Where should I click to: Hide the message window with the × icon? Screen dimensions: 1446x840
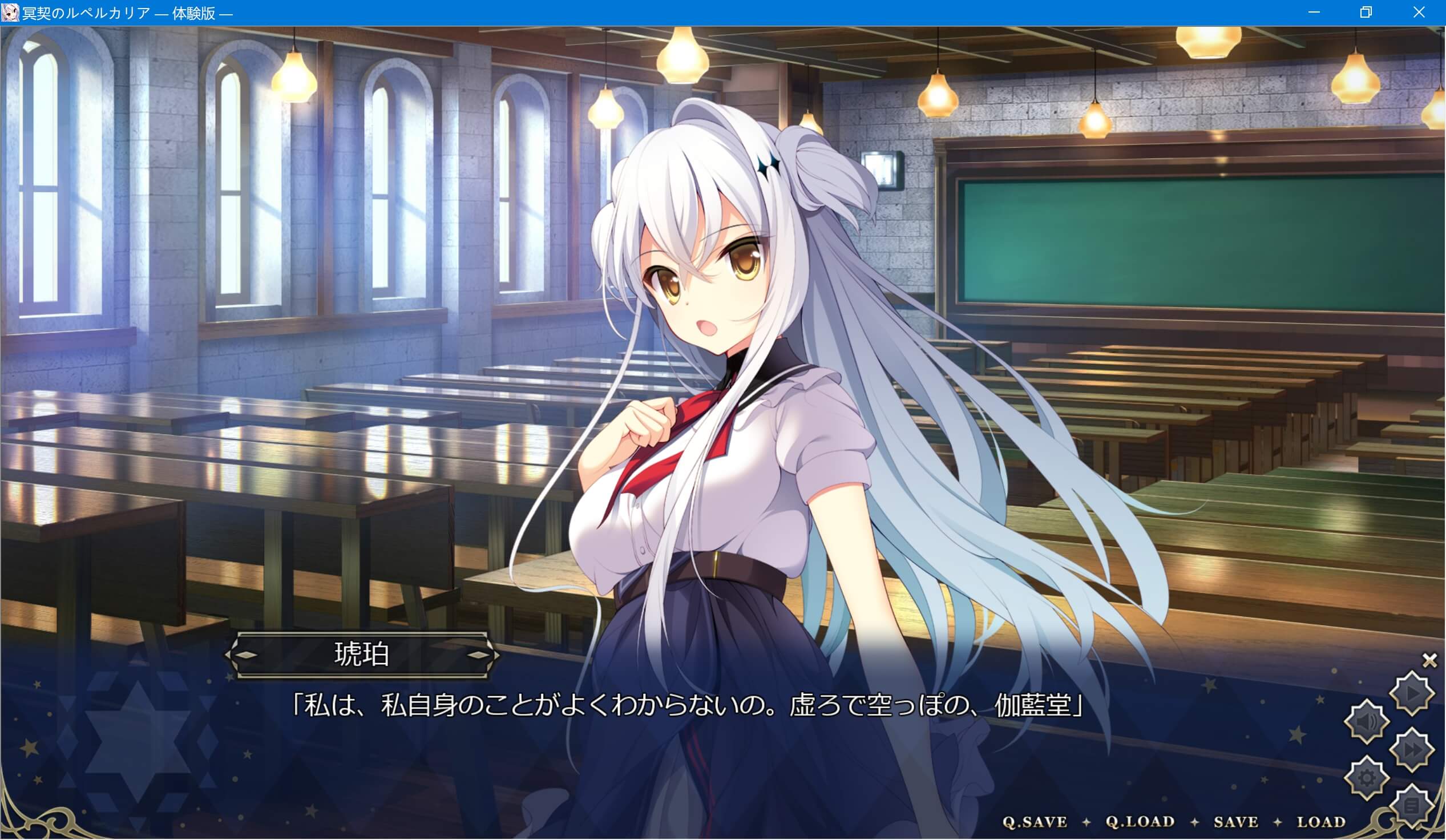[x=1429, y=660]
